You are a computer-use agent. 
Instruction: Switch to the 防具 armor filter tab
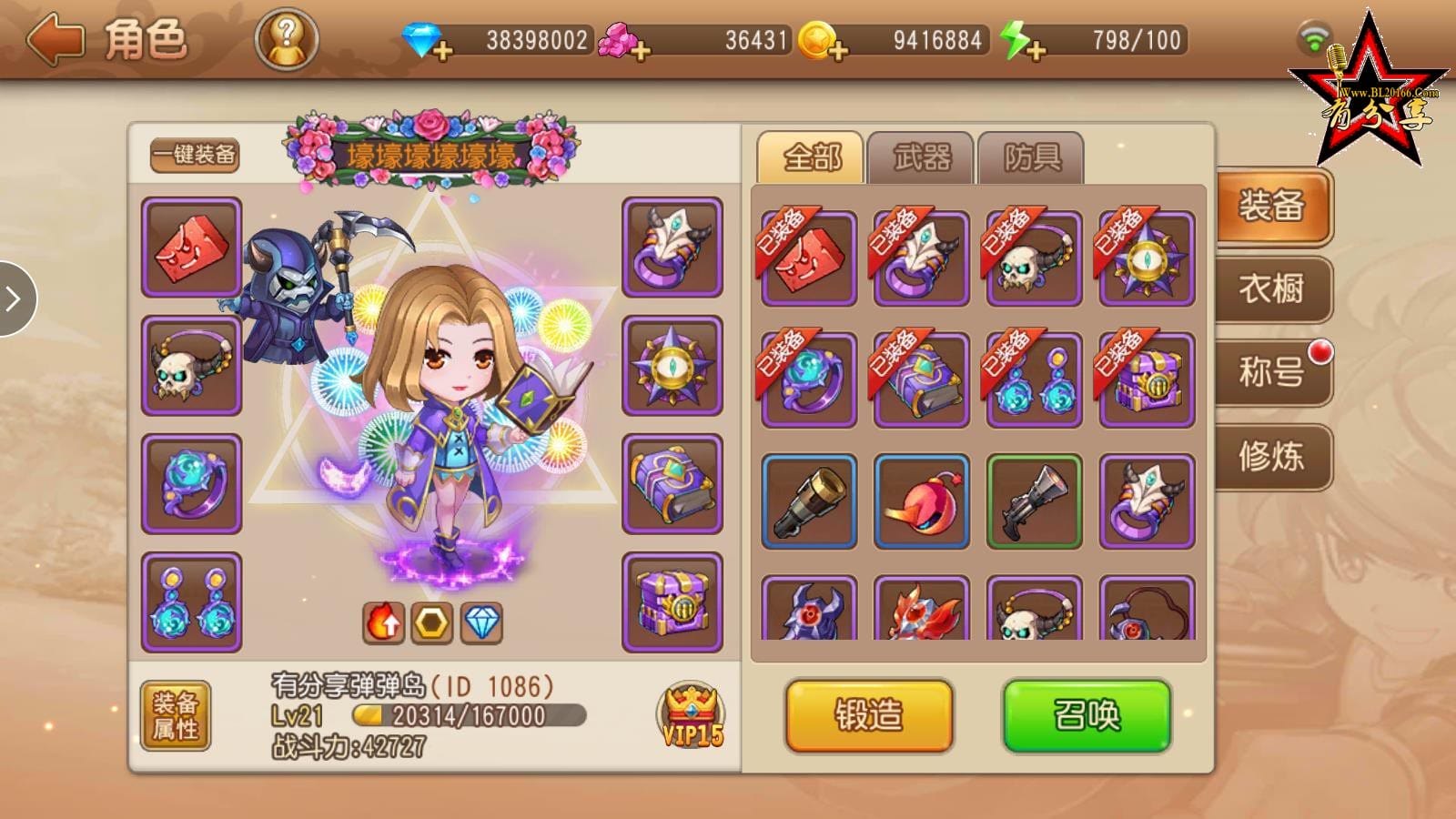tap(1029, 157)
